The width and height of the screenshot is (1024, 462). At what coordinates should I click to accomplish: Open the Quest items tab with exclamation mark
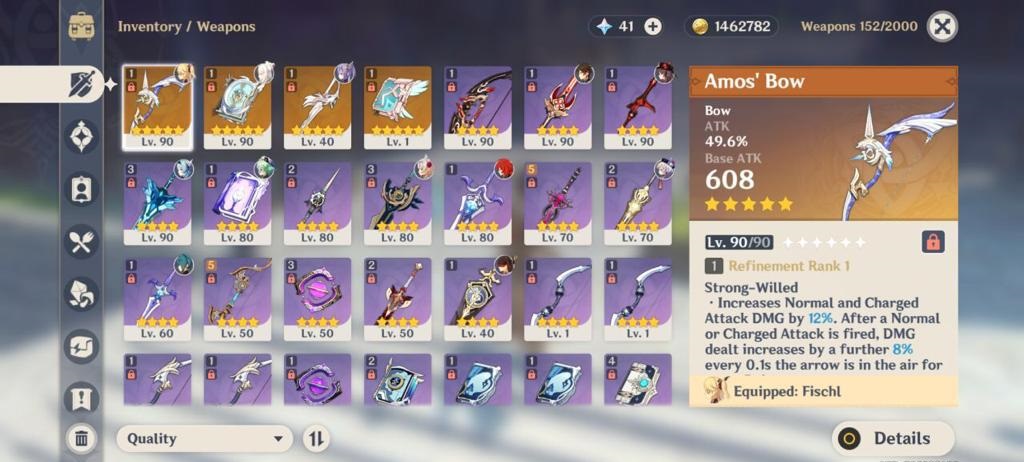81,398
